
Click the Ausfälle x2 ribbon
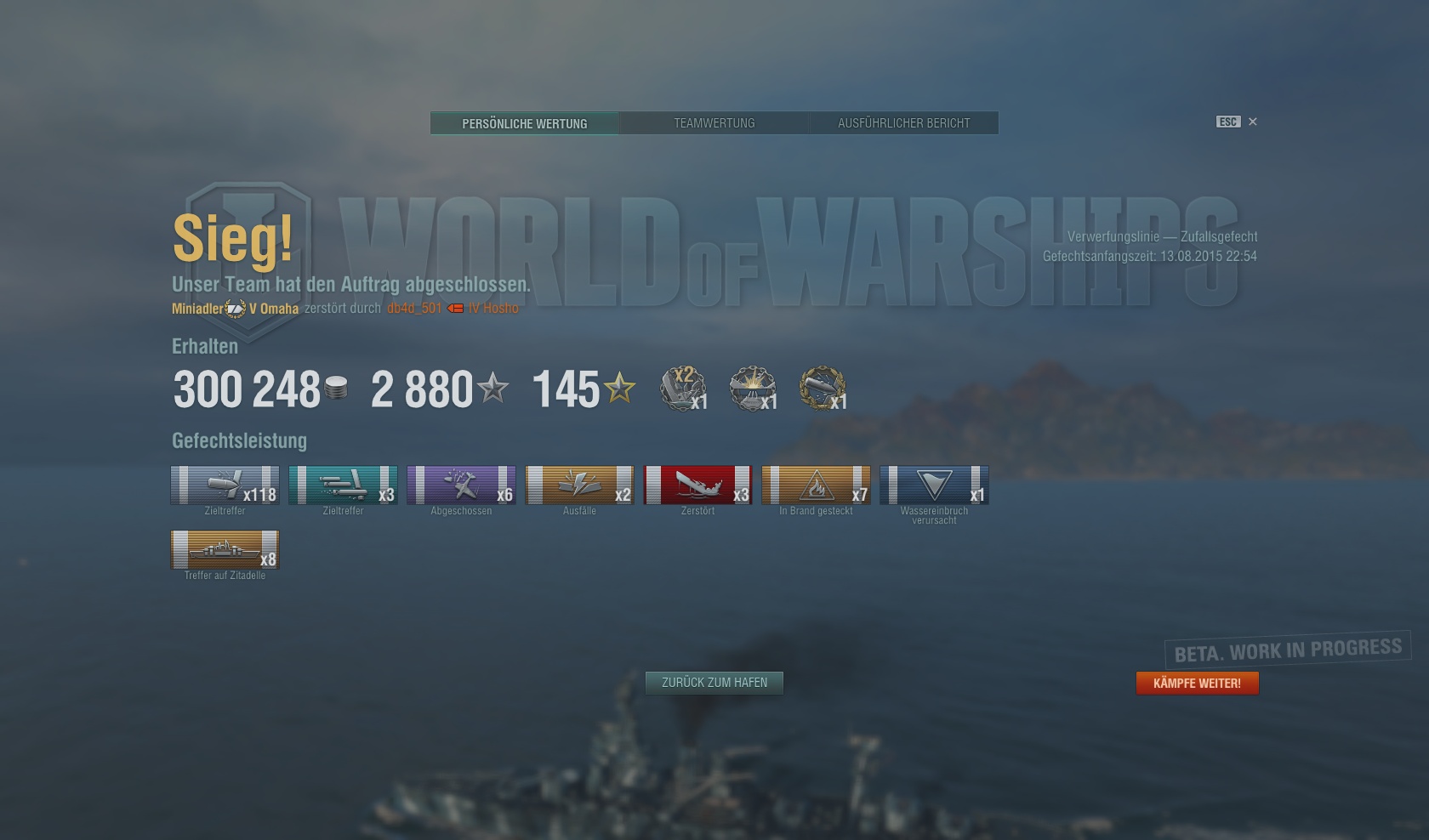click(579, 486)
